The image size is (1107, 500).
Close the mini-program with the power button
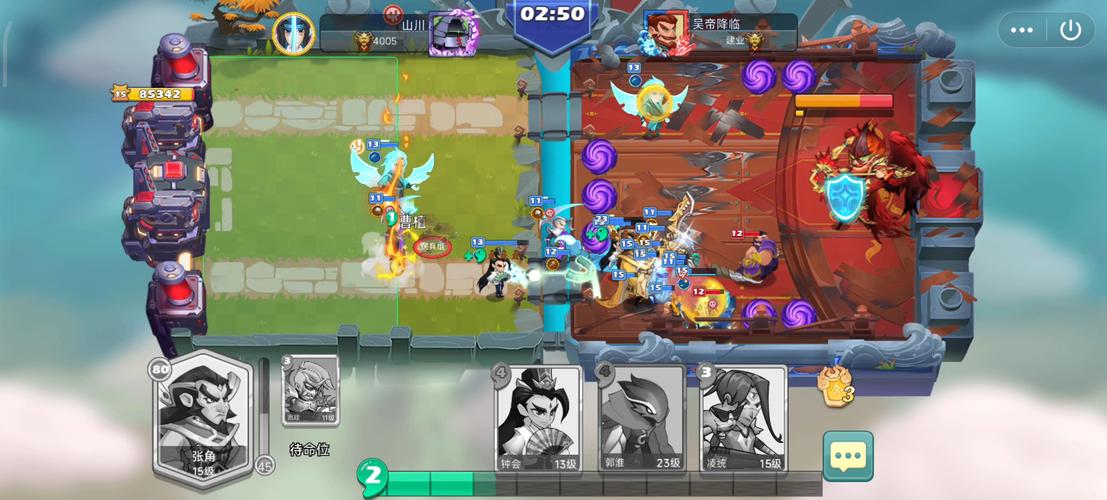tap(1070, 30)
